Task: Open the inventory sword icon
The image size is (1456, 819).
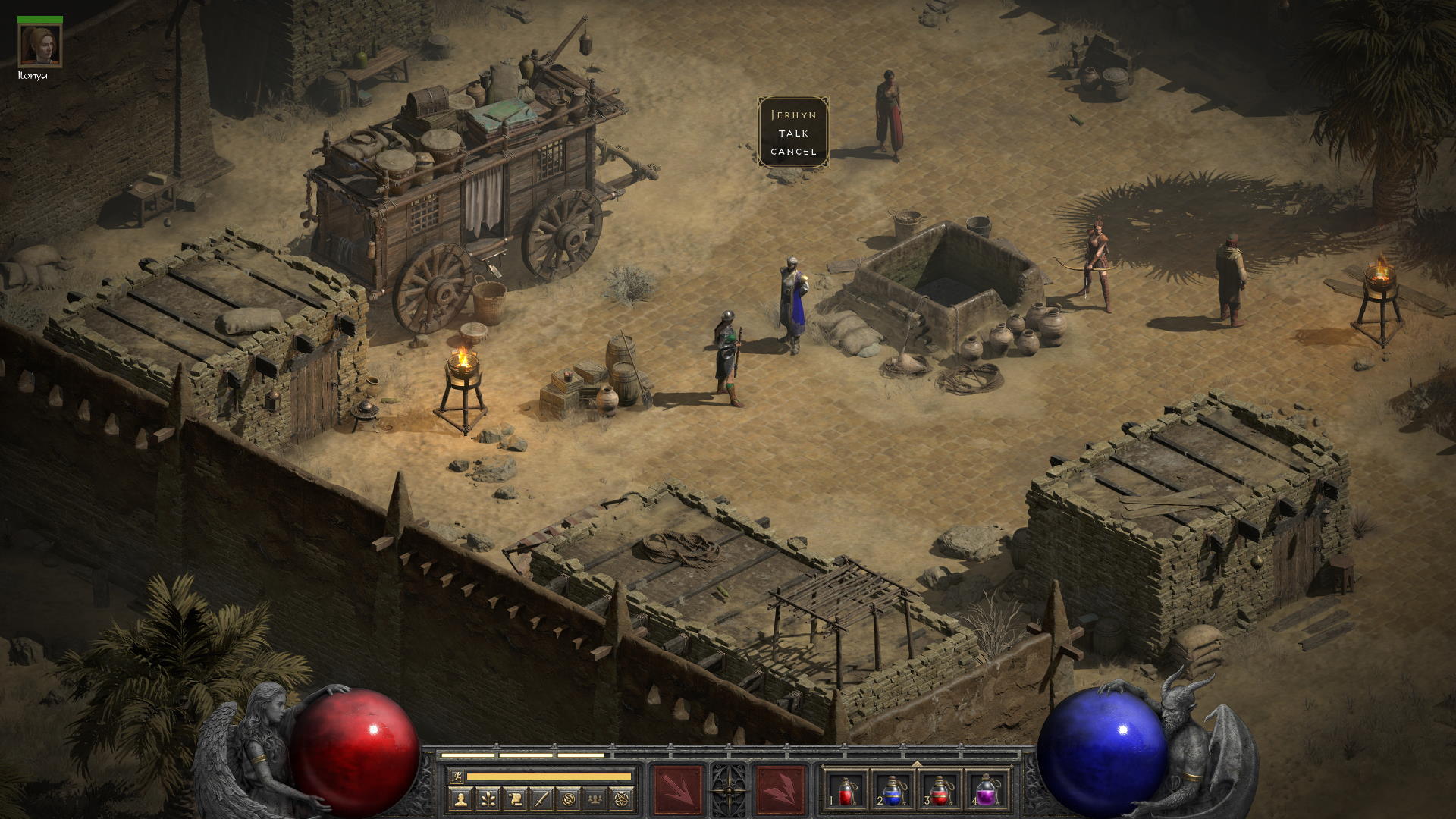Action: pos(542,799)
